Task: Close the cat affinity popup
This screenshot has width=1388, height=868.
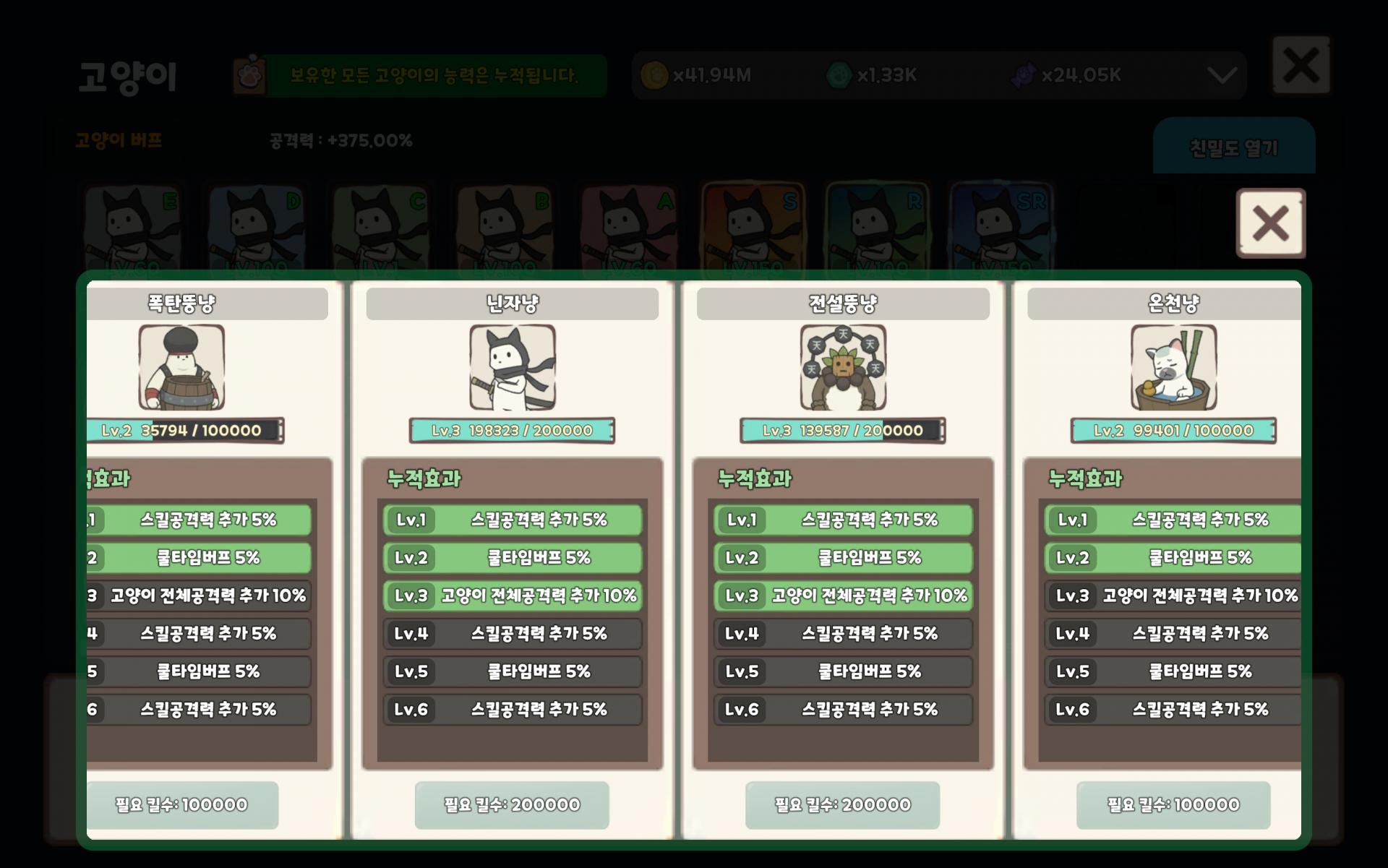Action: click(1270, 223)
